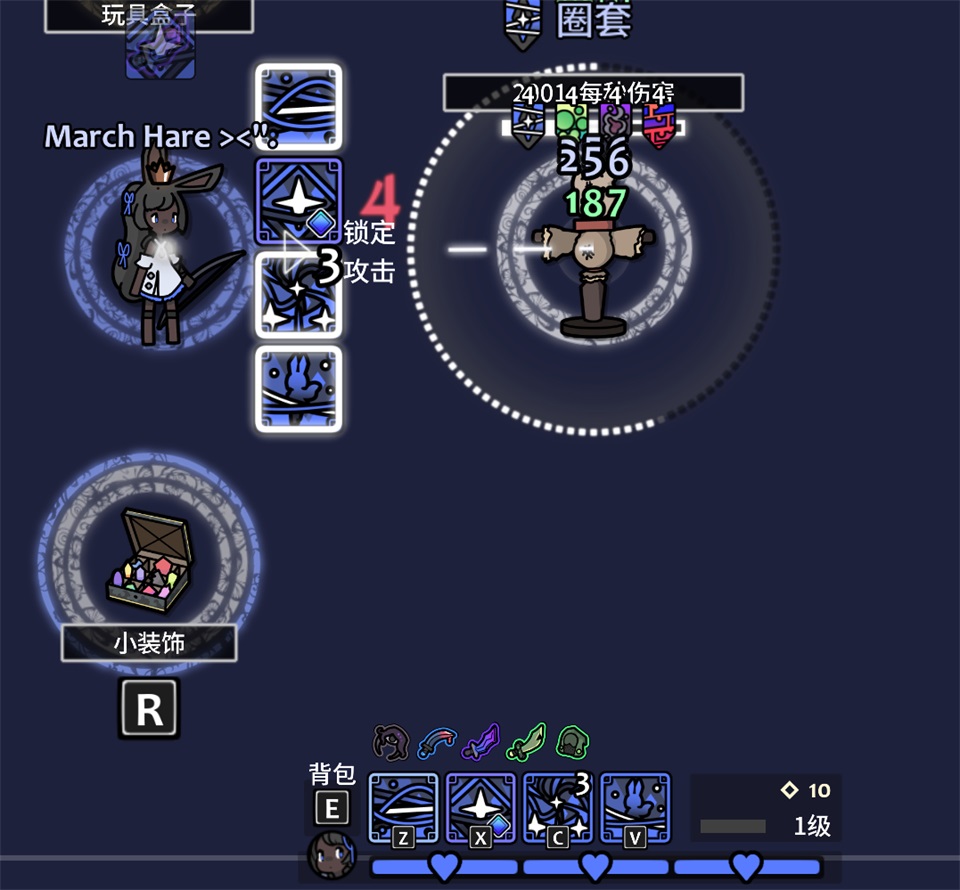Activate the slash ability bound to Z
960x890 pixels.
pos(404,807)
